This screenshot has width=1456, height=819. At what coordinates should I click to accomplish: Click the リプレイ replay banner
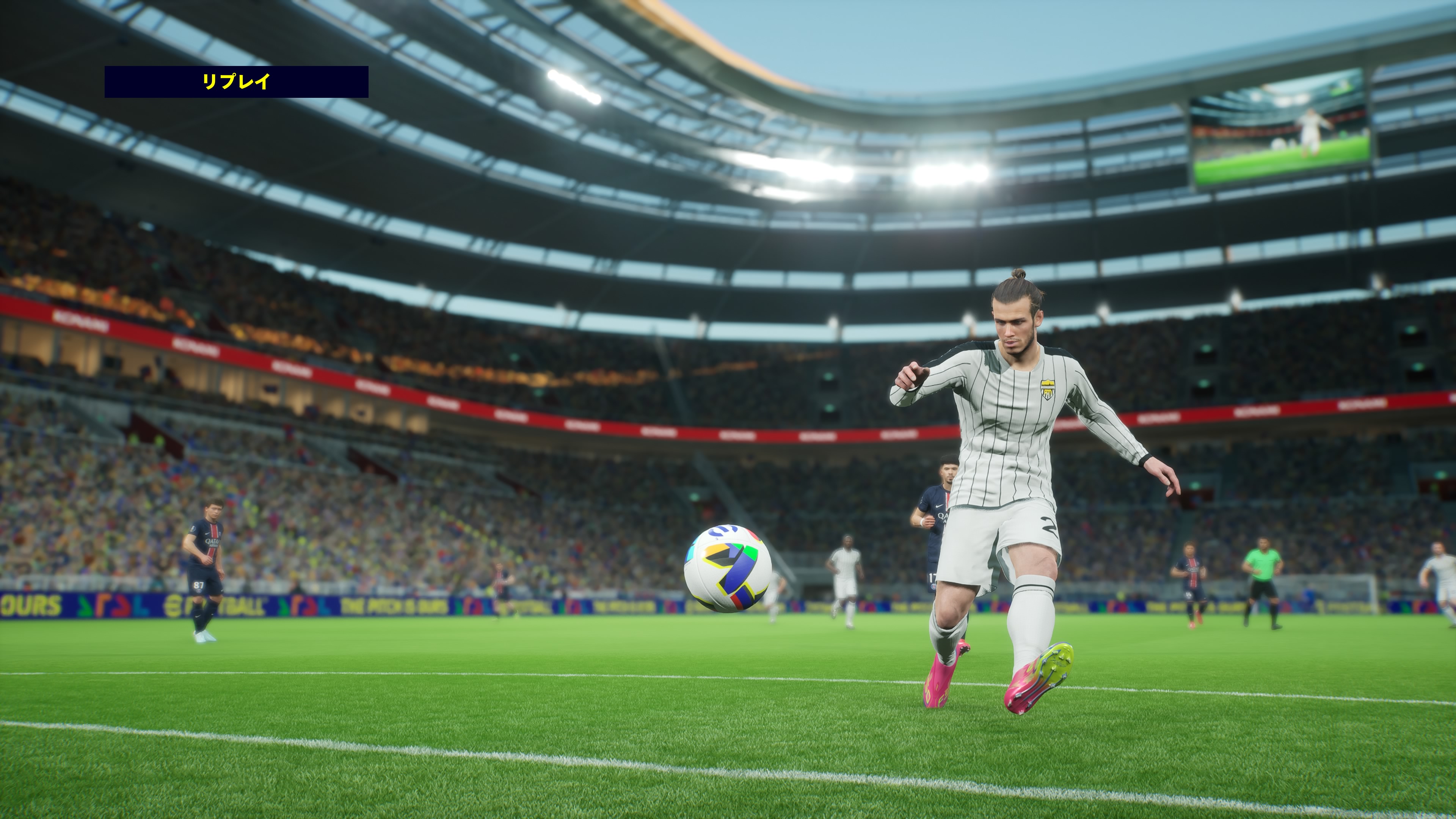click(x=236, y=82)
